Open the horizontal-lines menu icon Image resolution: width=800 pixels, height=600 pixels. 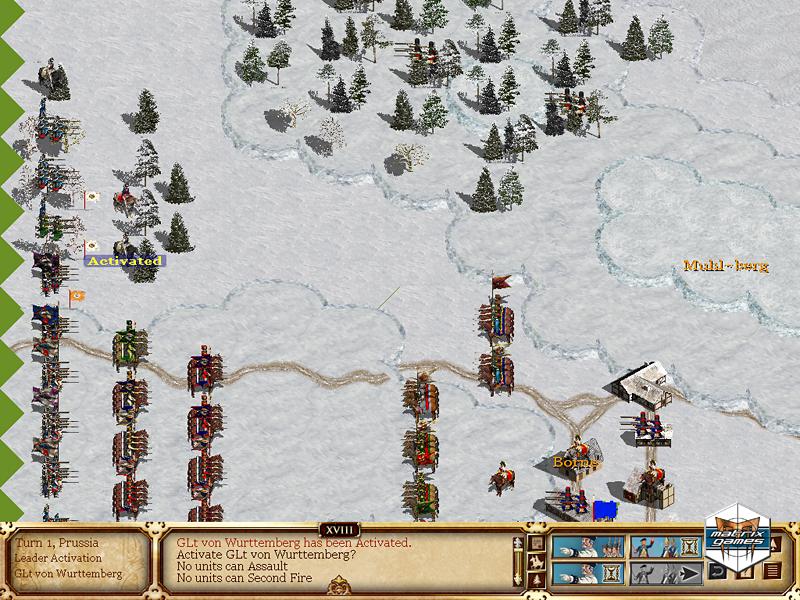pos(772,572)
